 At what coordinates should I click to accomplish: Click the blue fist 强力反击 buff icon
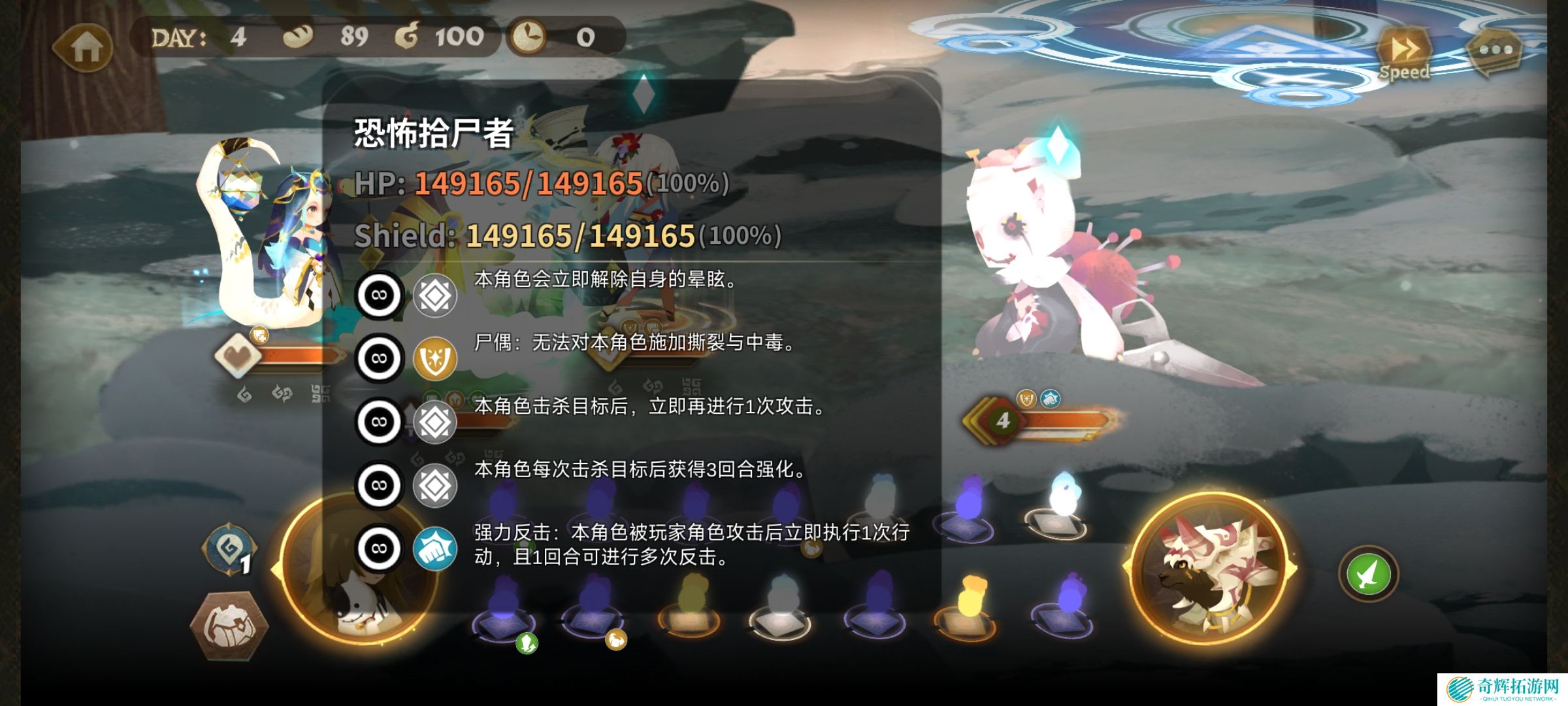(x=435, y=548)
